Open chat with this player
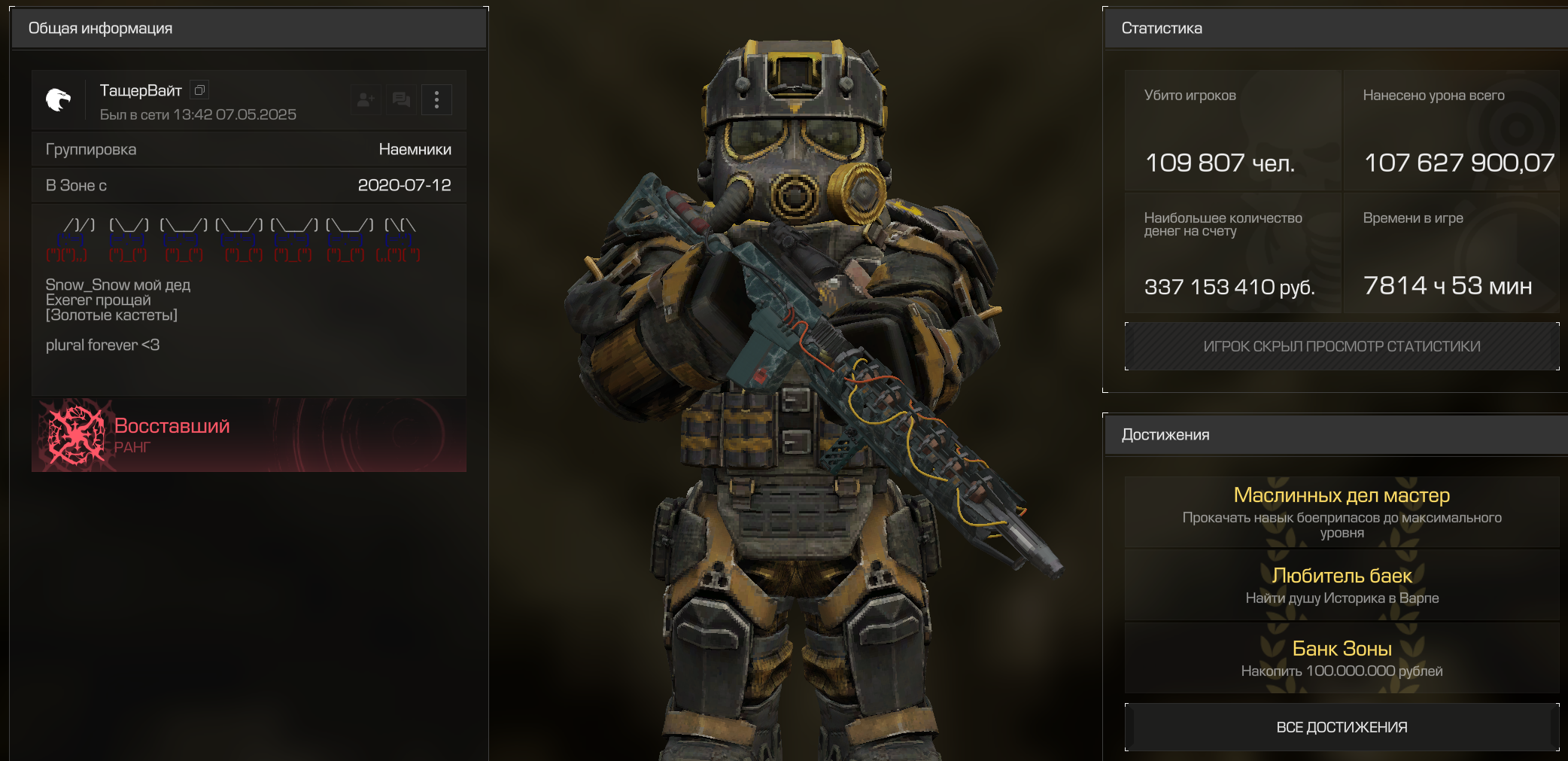Screen dimensions: 1568x761 click(401, 100)
